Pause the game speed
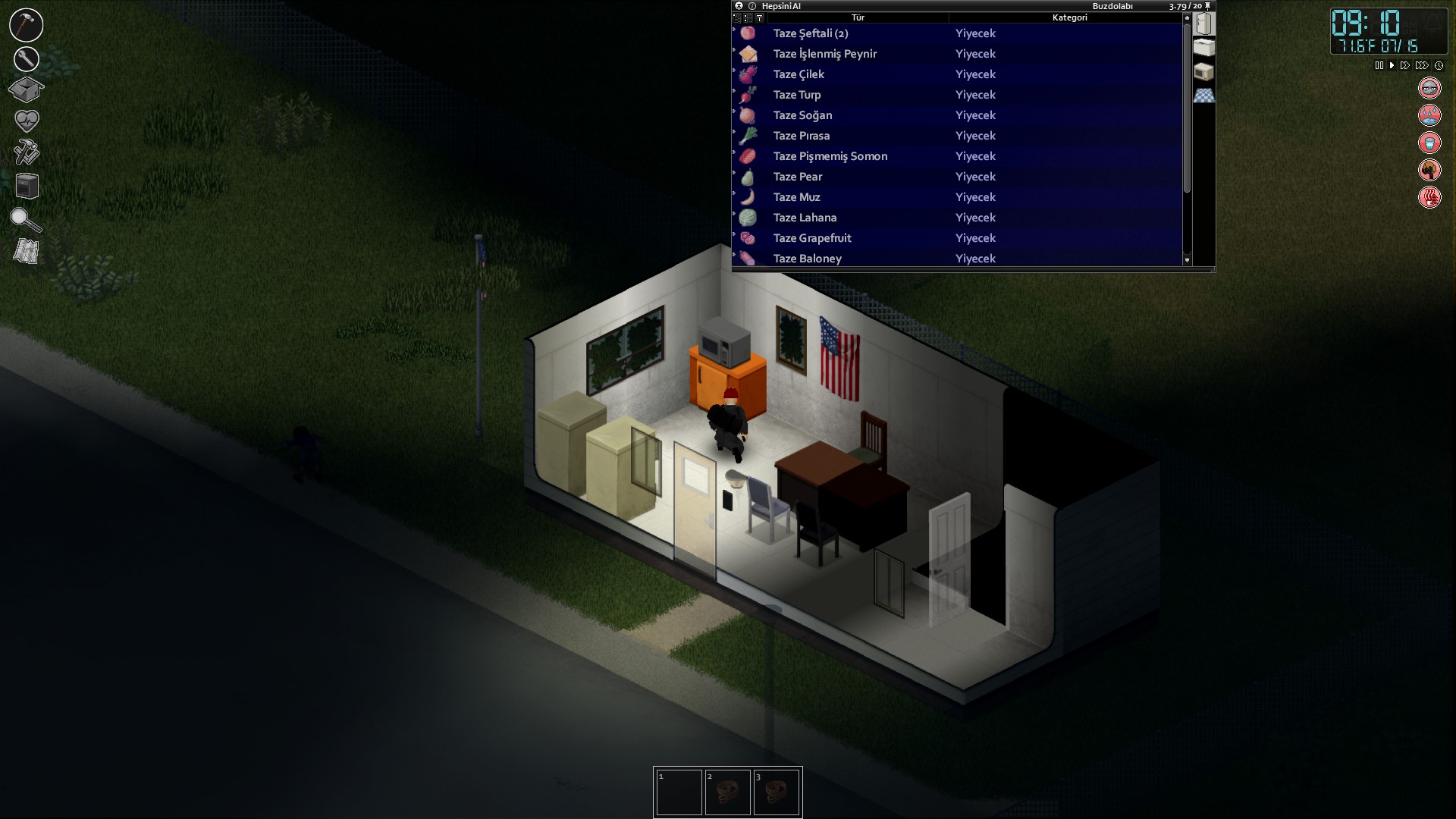The width and height of the screenshot is (1456, 819). (1379, 66)
